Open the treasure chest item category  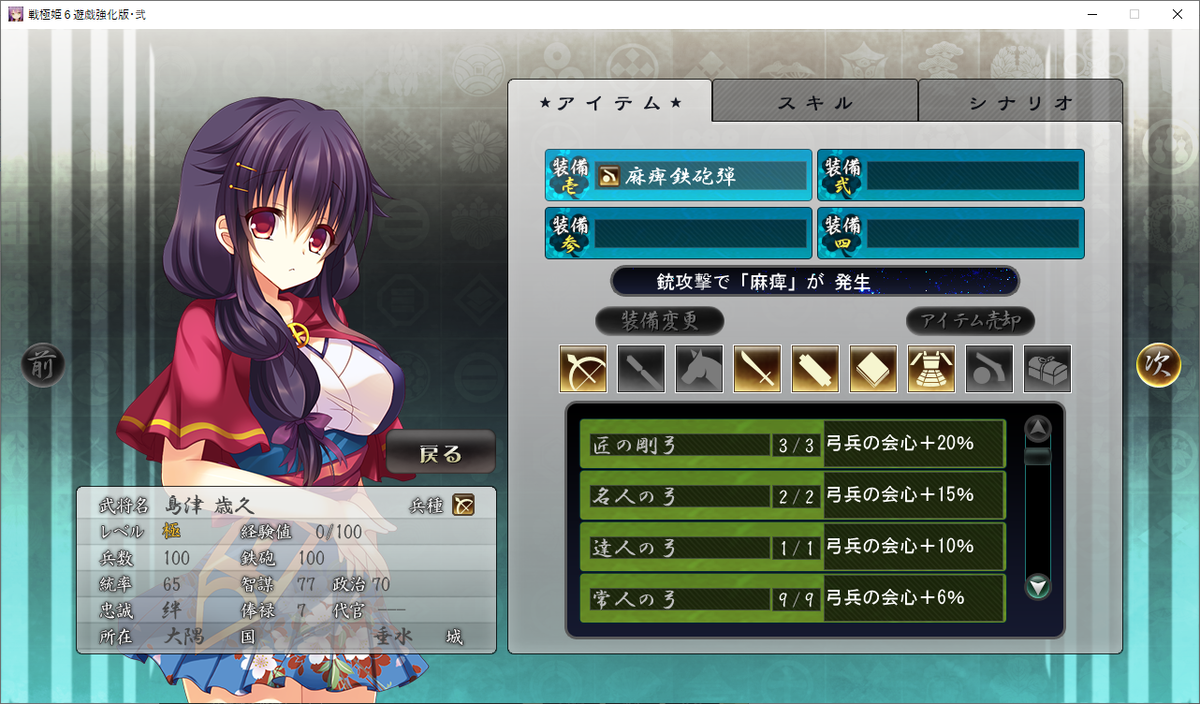click(1047, 369)
